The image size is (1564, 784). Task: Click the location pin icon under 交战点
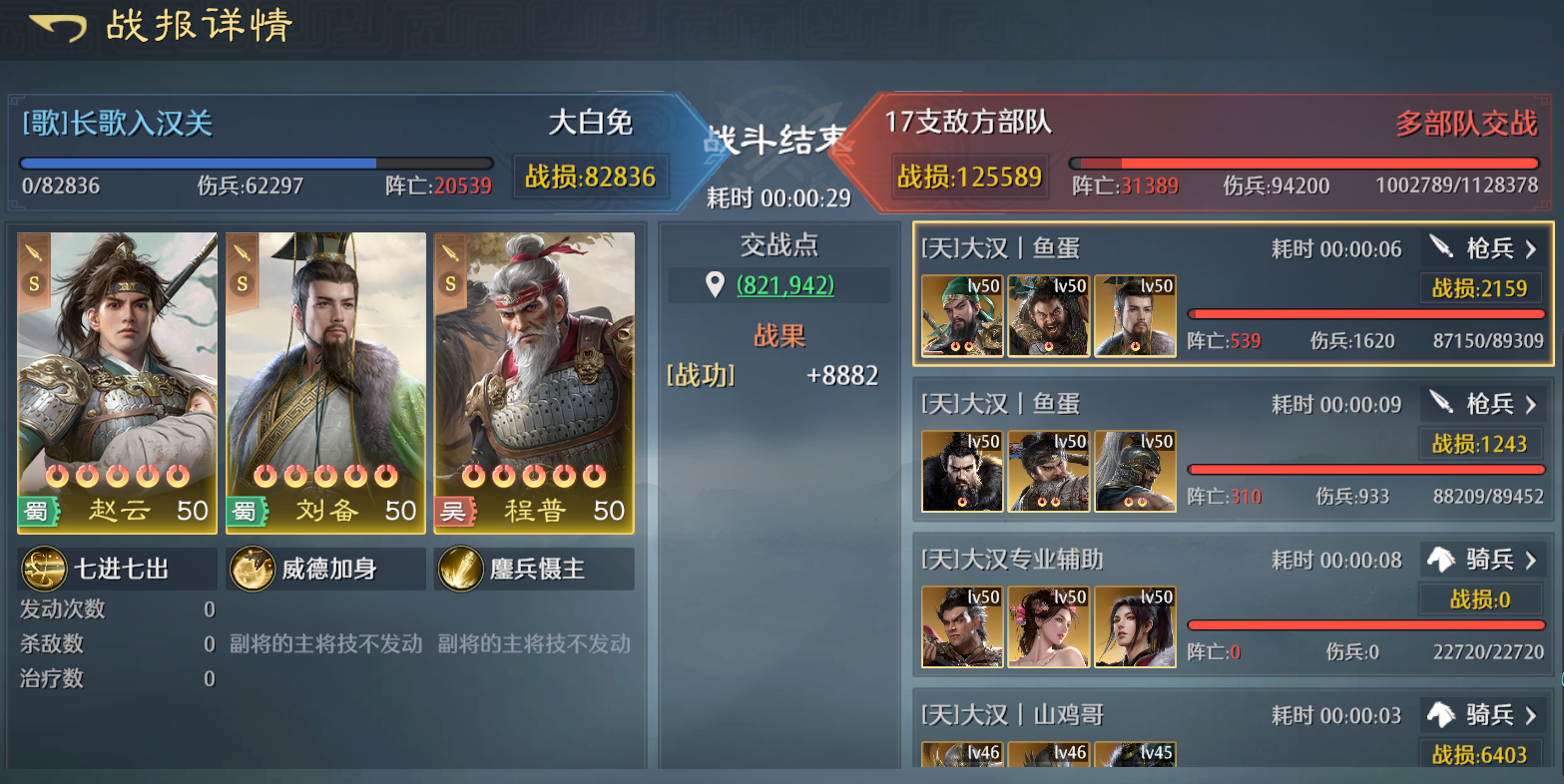714,284
